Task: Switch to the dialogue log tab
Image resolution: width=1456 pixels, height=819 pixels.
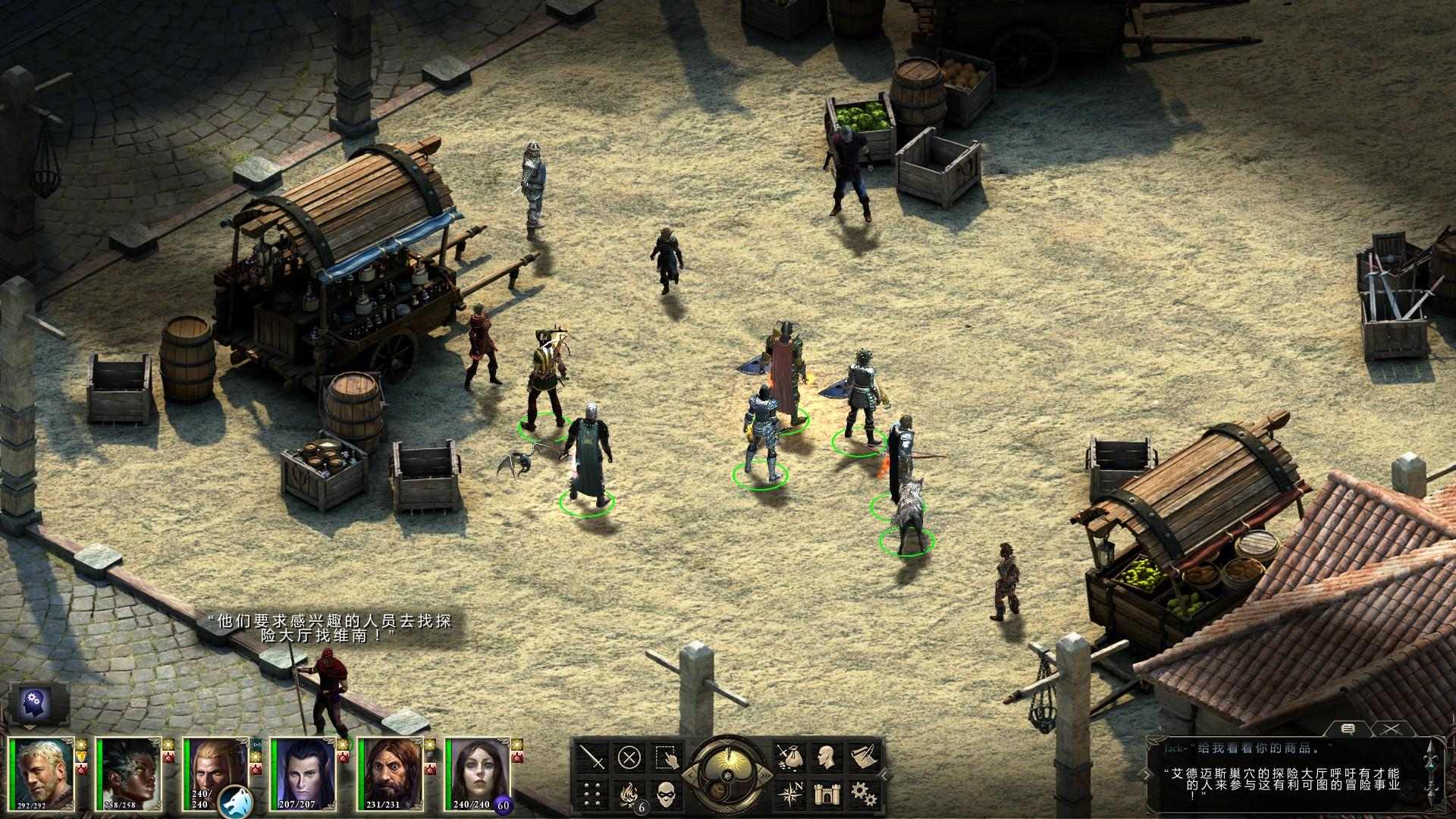Action: 1348,730
